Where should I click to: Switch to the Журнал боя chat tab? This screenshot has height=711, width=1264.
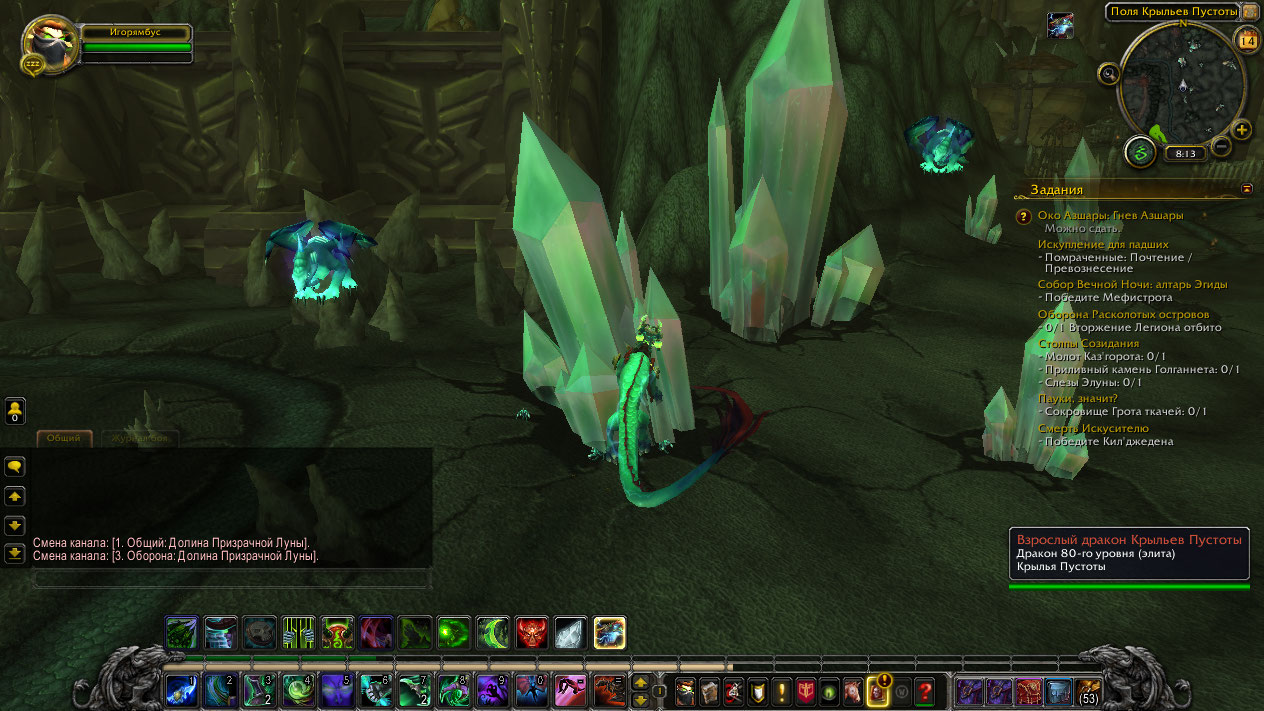point(140,438)
